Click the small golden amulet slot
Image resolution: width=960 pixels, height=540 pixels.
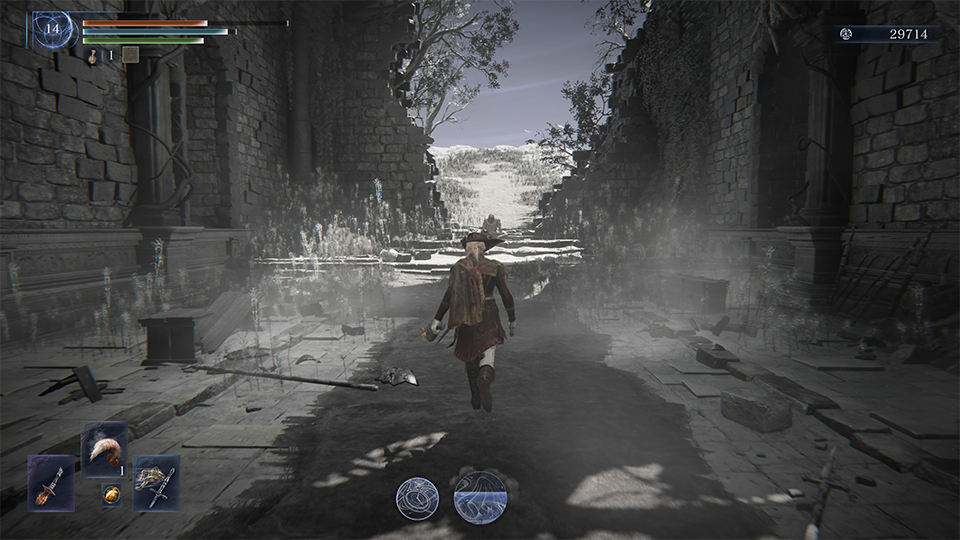111,494
